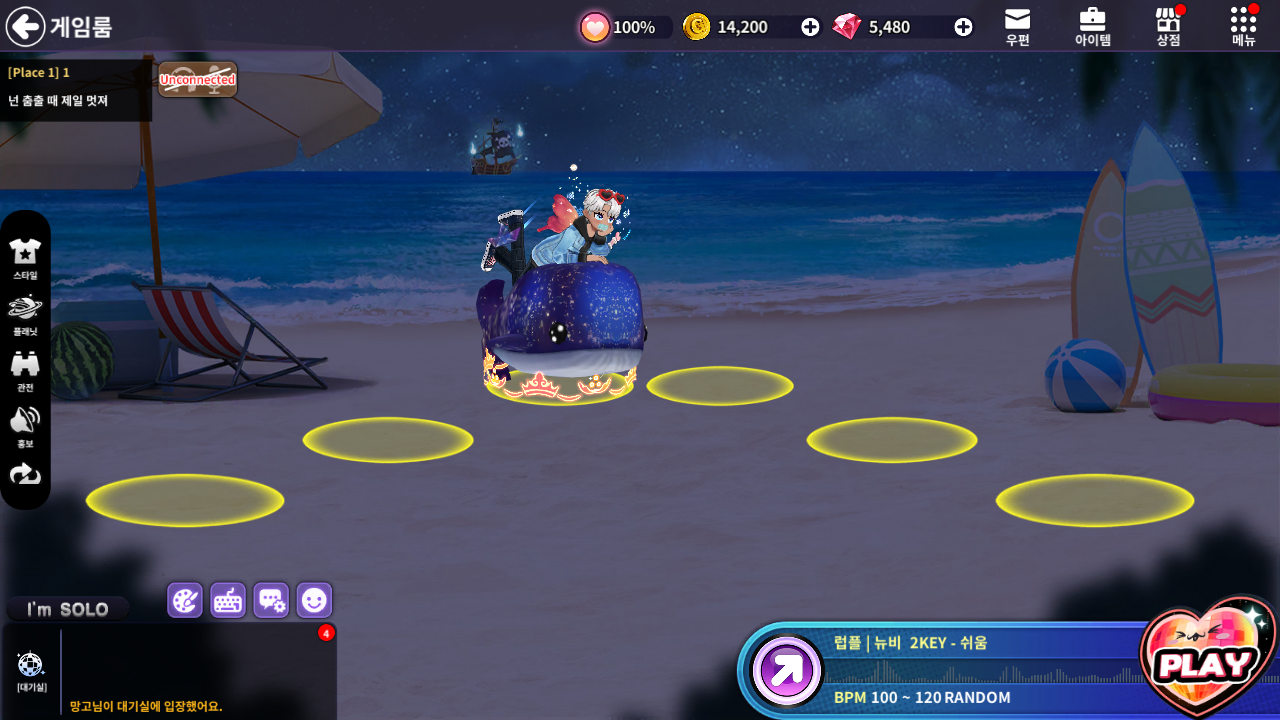Viewport: 1280px width, 720px height.
Task: Open the chat settings button
Action: click(x=271, y=600)
